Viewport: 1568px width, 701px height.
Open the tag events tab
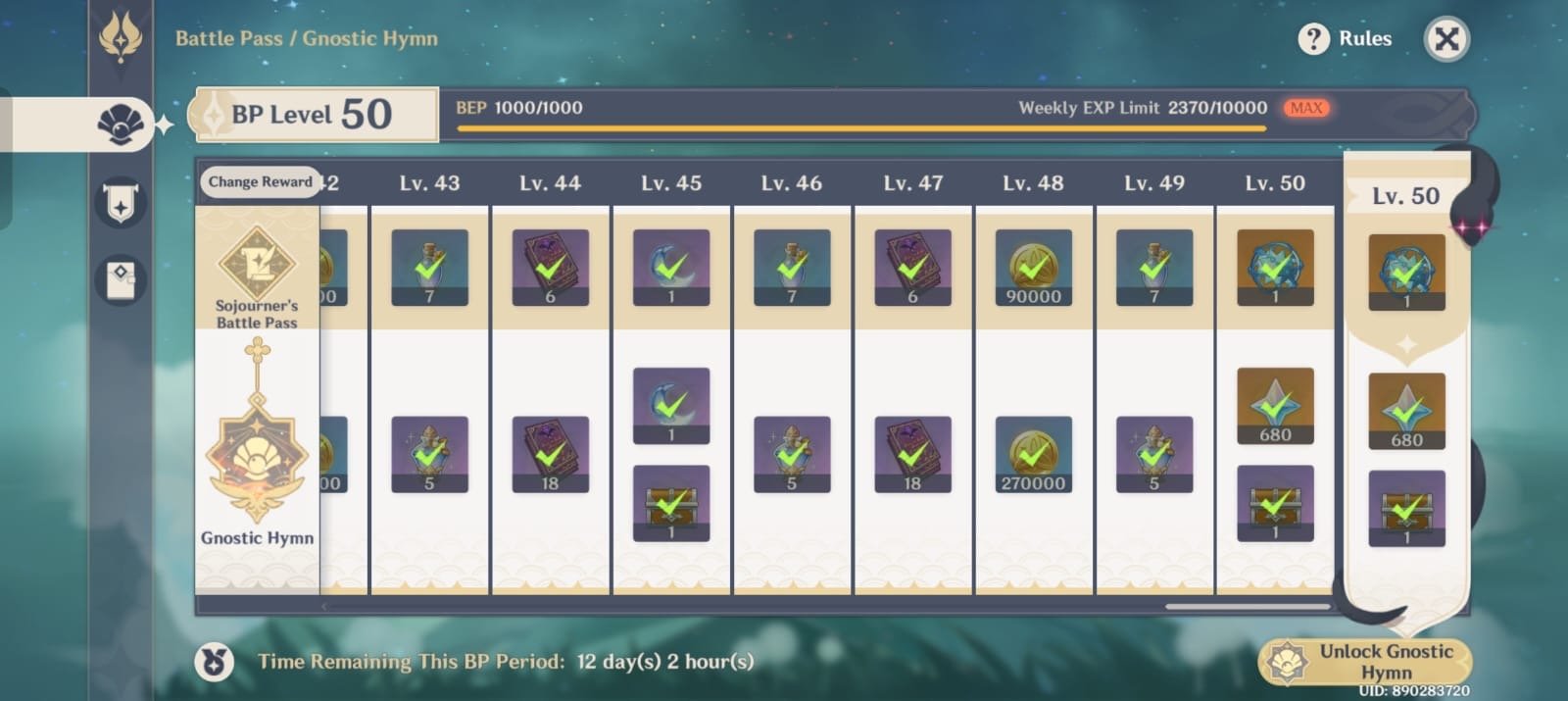click(x=121, y=278)
